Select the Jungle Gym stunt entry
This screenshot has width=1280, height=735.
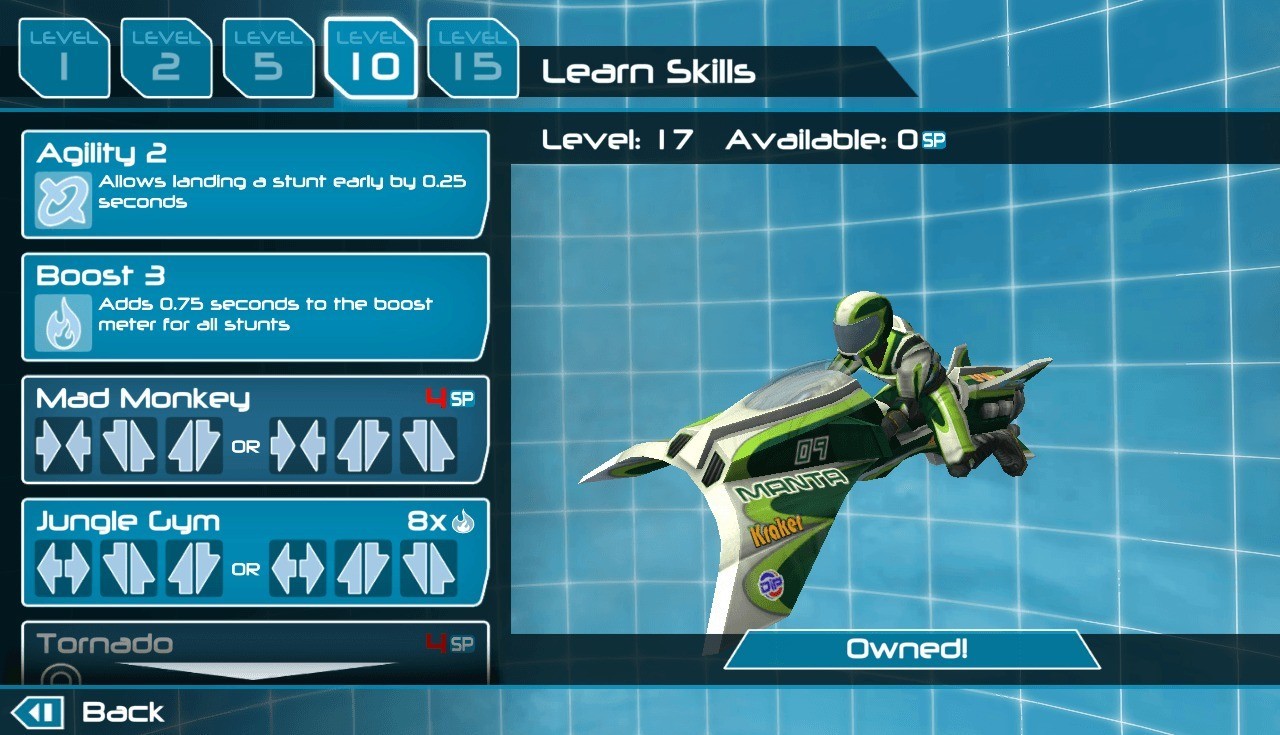click(255, 552)
